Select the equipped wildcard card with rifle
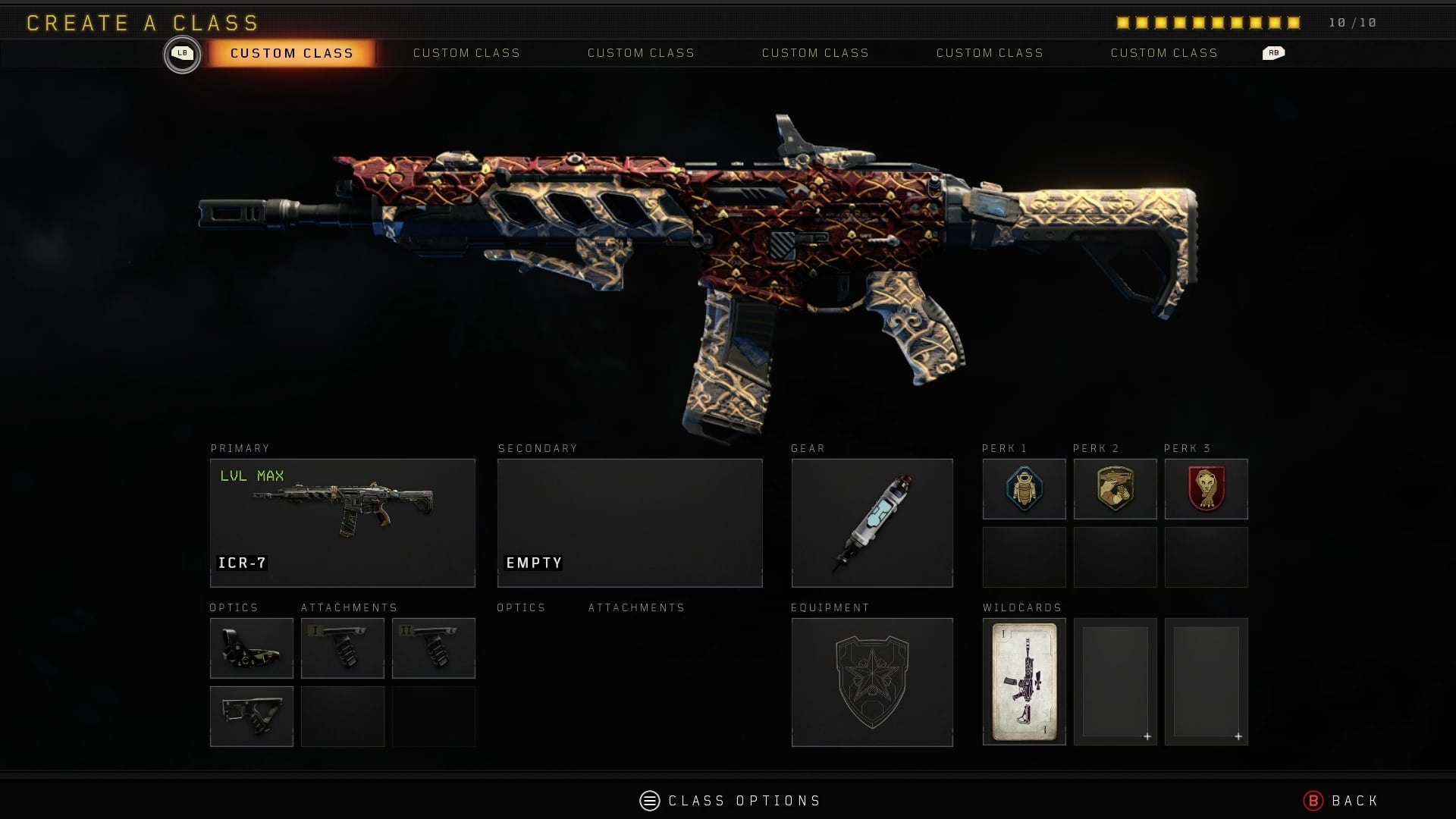 (1024, 682)
